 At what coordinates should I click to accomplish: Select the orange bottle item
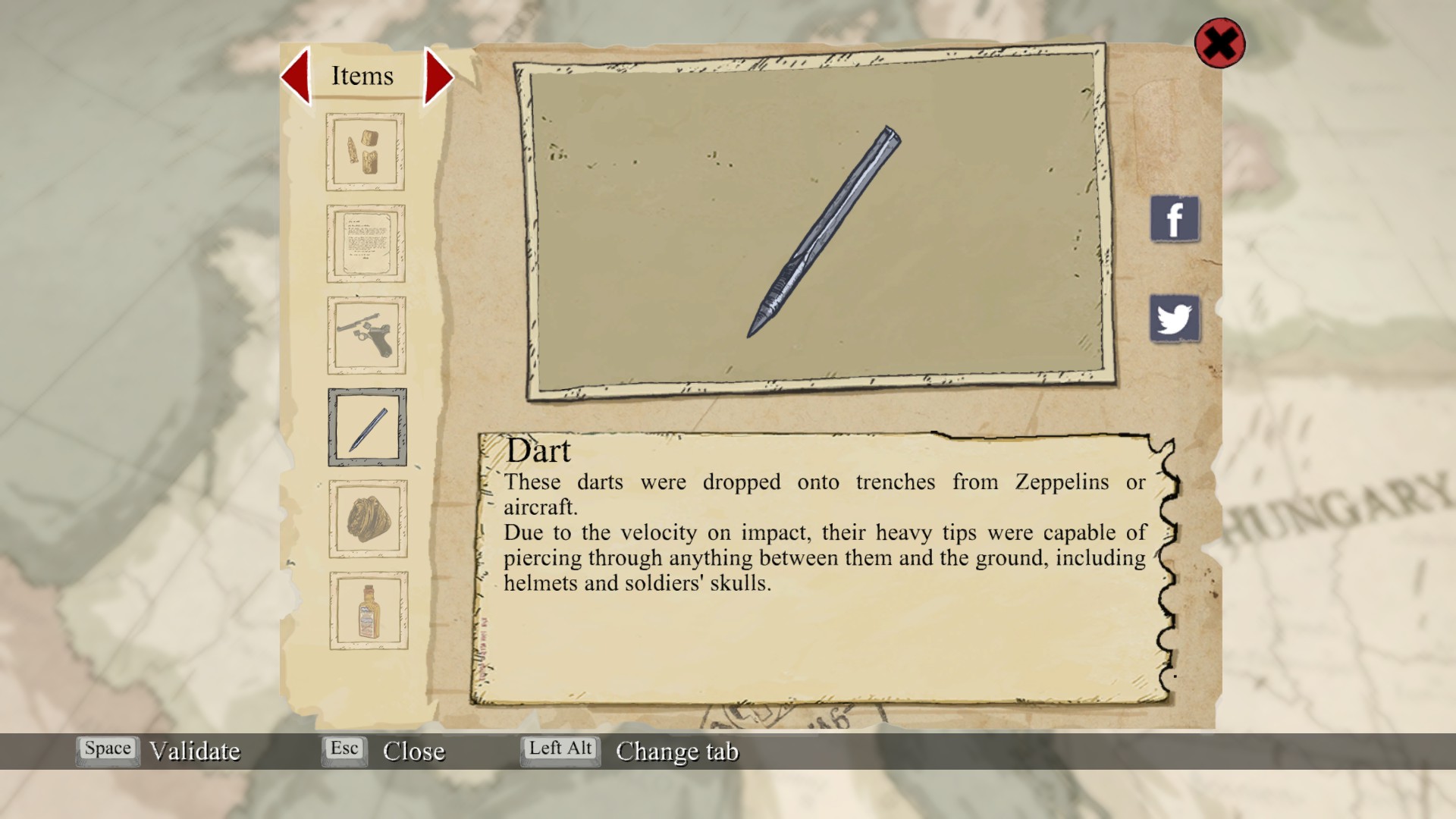[x=369, y=610]
